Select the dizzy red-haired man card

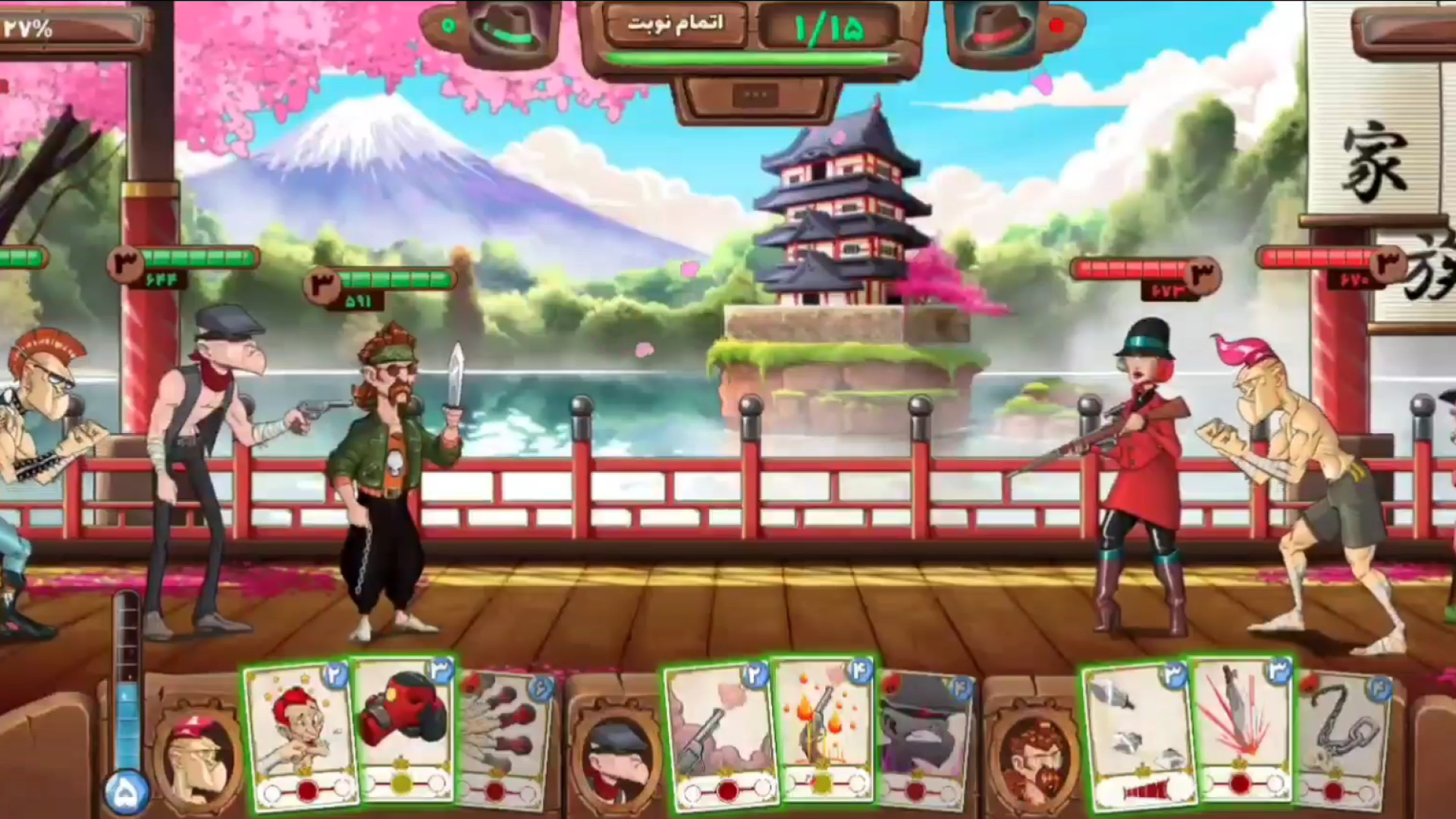[x=300, y=736]
